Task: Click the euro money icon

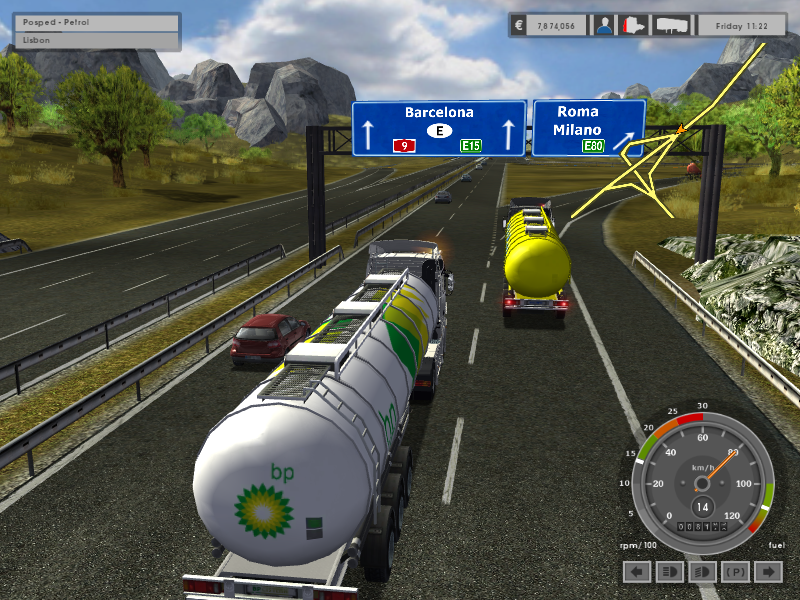Action: tap(519, 25)
